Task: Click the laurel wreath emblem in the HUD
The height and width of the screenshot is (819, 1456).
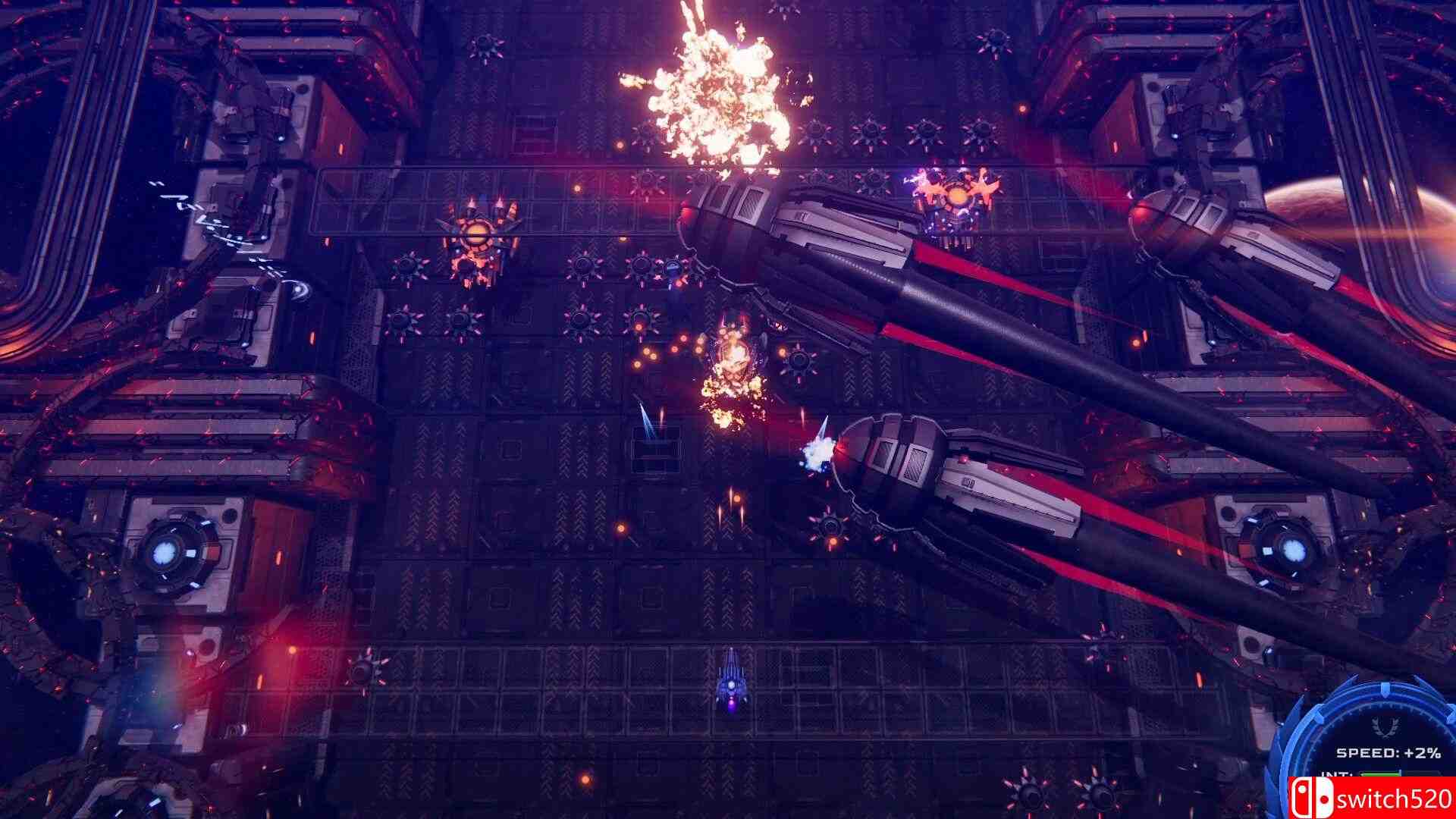Action: click(x=1383, y=728)
